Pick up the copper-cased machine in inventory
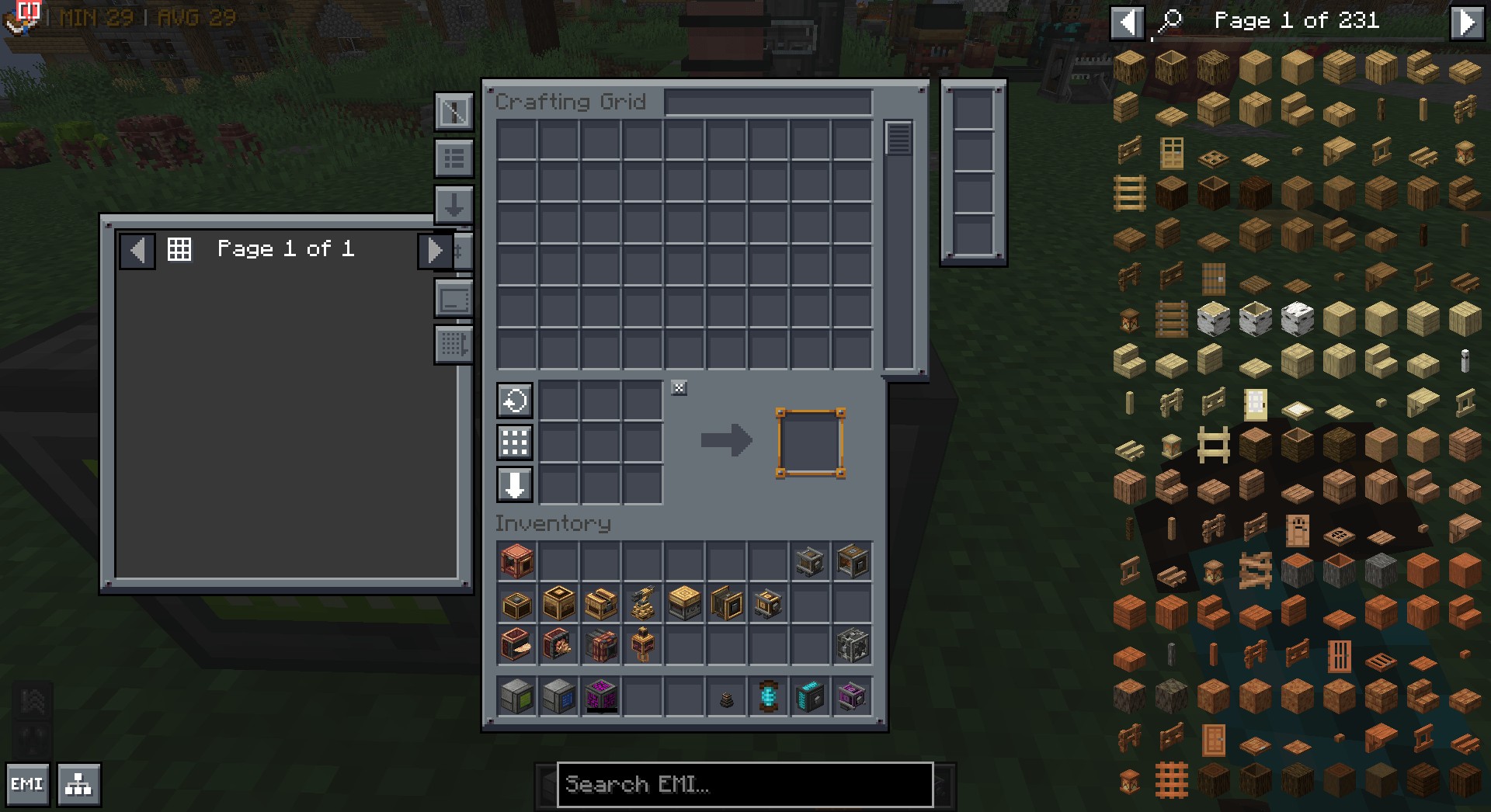This screenshot has width=1491, height=812. (x=516, y=561)
